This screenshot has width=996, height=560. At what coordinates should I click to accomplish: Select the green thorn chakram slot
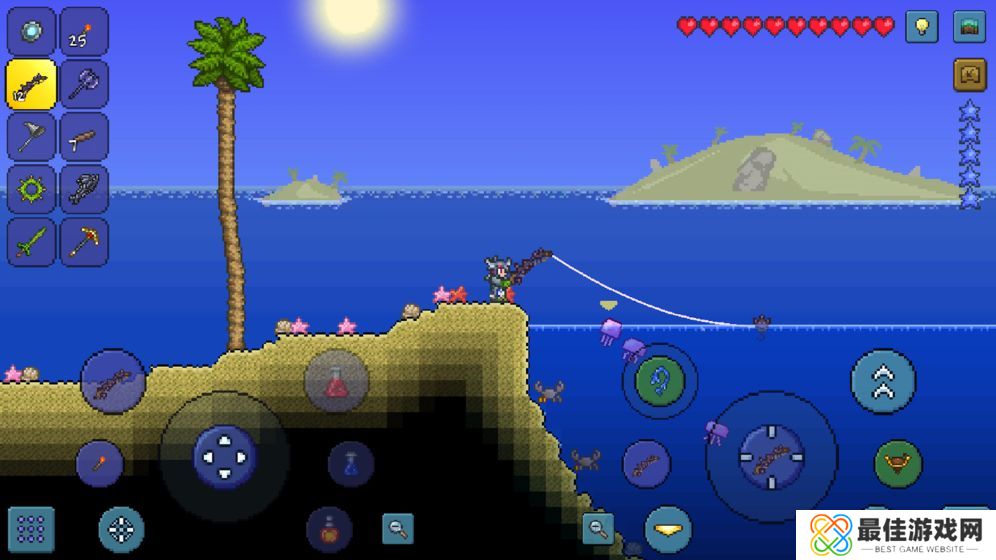coord(31,189)
